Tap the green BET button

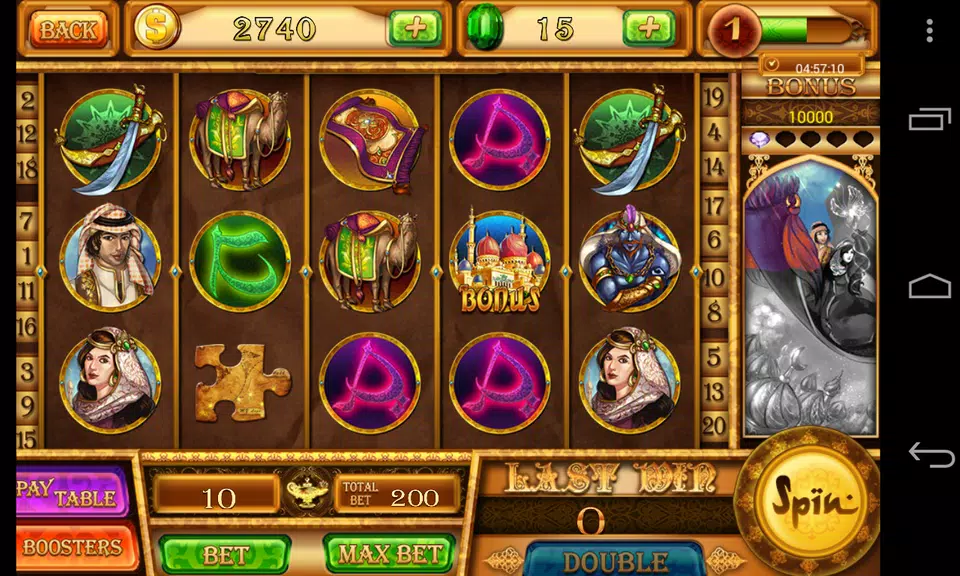coord(225,553)
